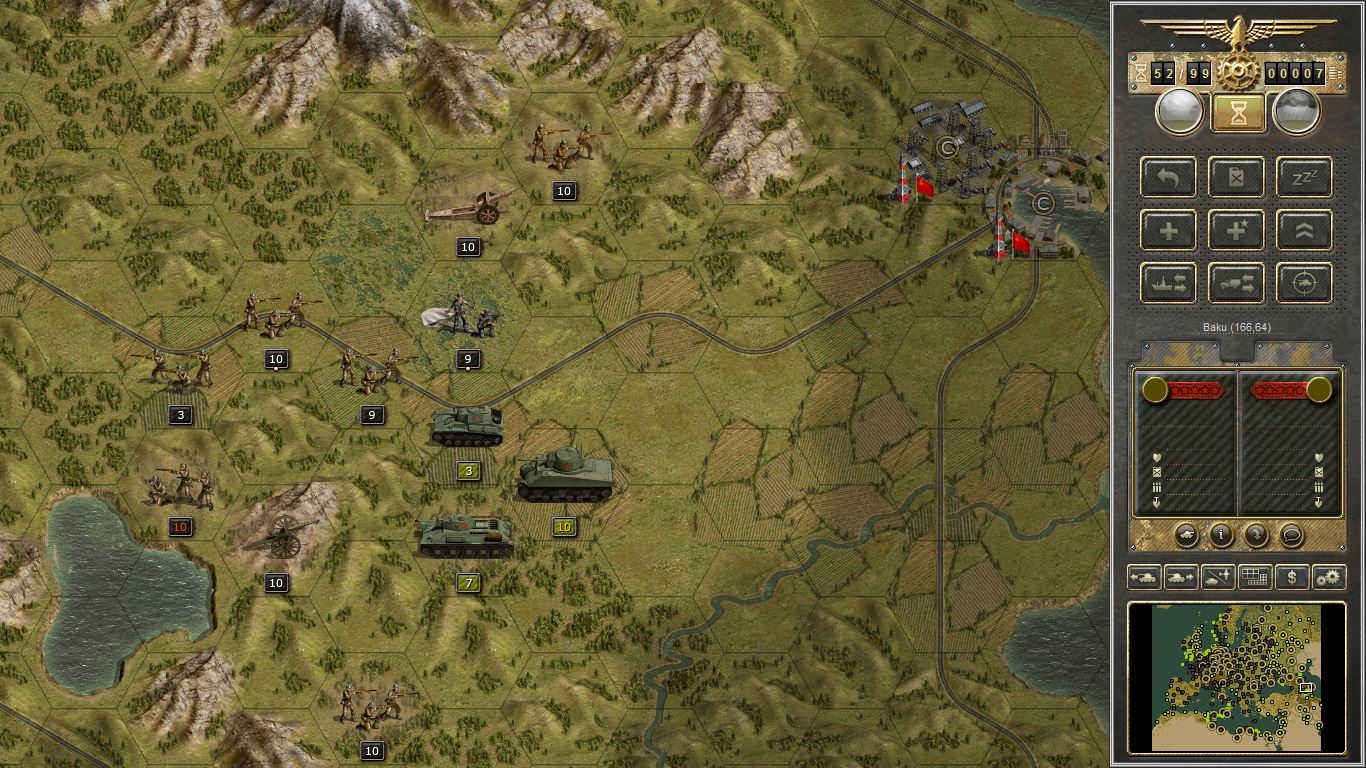Click the tank details round button
This screenshot has width=1366, height=768.
click(1188, 536)
